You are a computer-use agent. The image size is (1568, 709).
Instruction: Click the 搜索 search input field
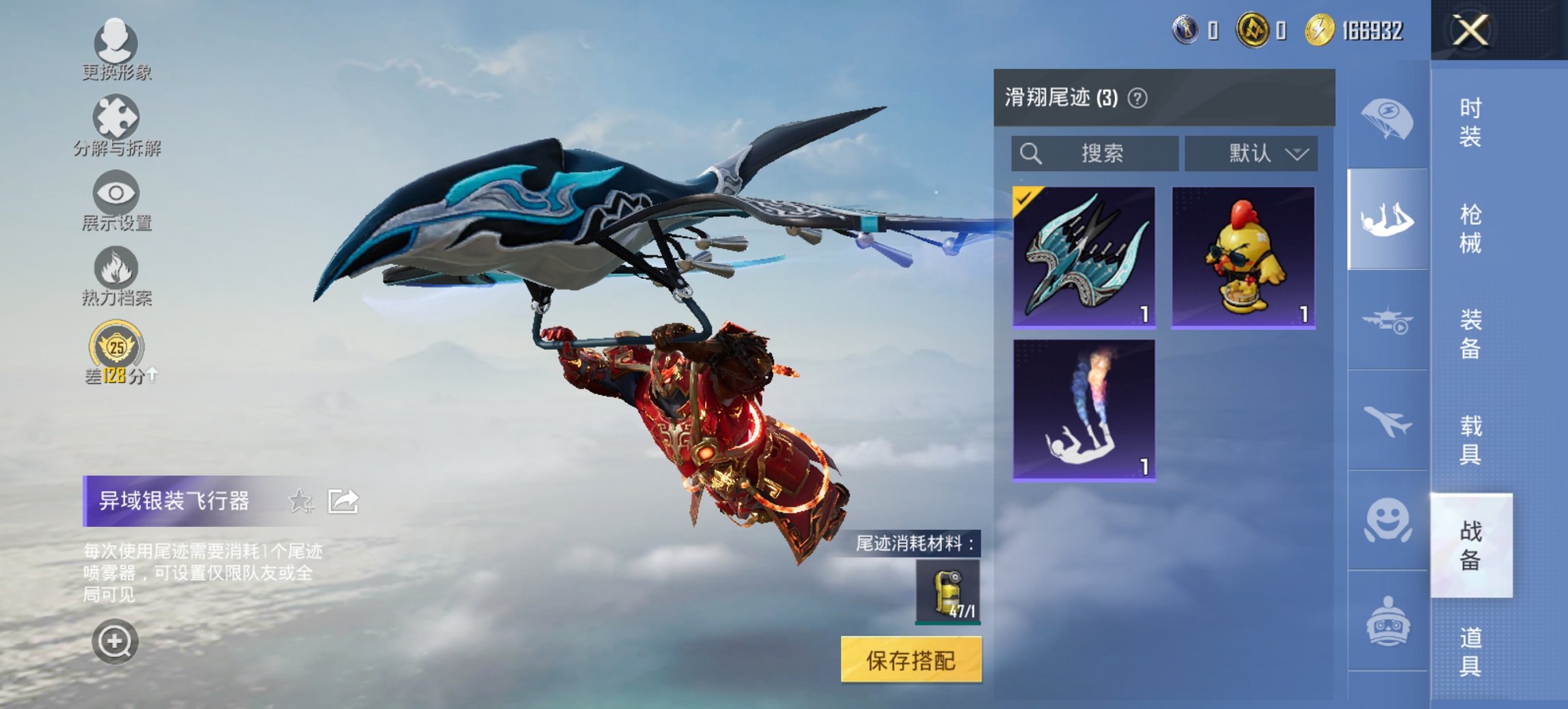pyautogui.click(x=1093, y=154)
